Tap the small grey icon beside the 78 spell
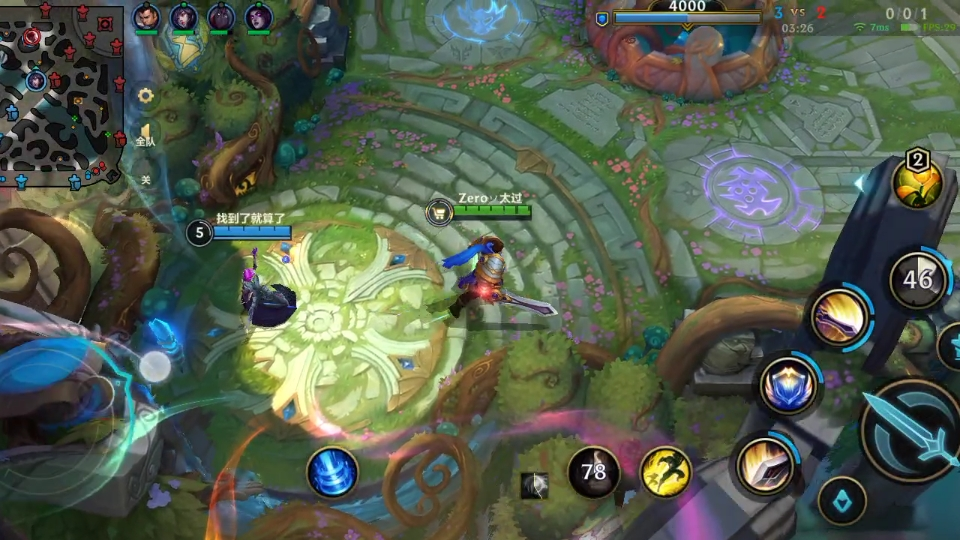This screenshot has width=960, height=540. (535, 486)
